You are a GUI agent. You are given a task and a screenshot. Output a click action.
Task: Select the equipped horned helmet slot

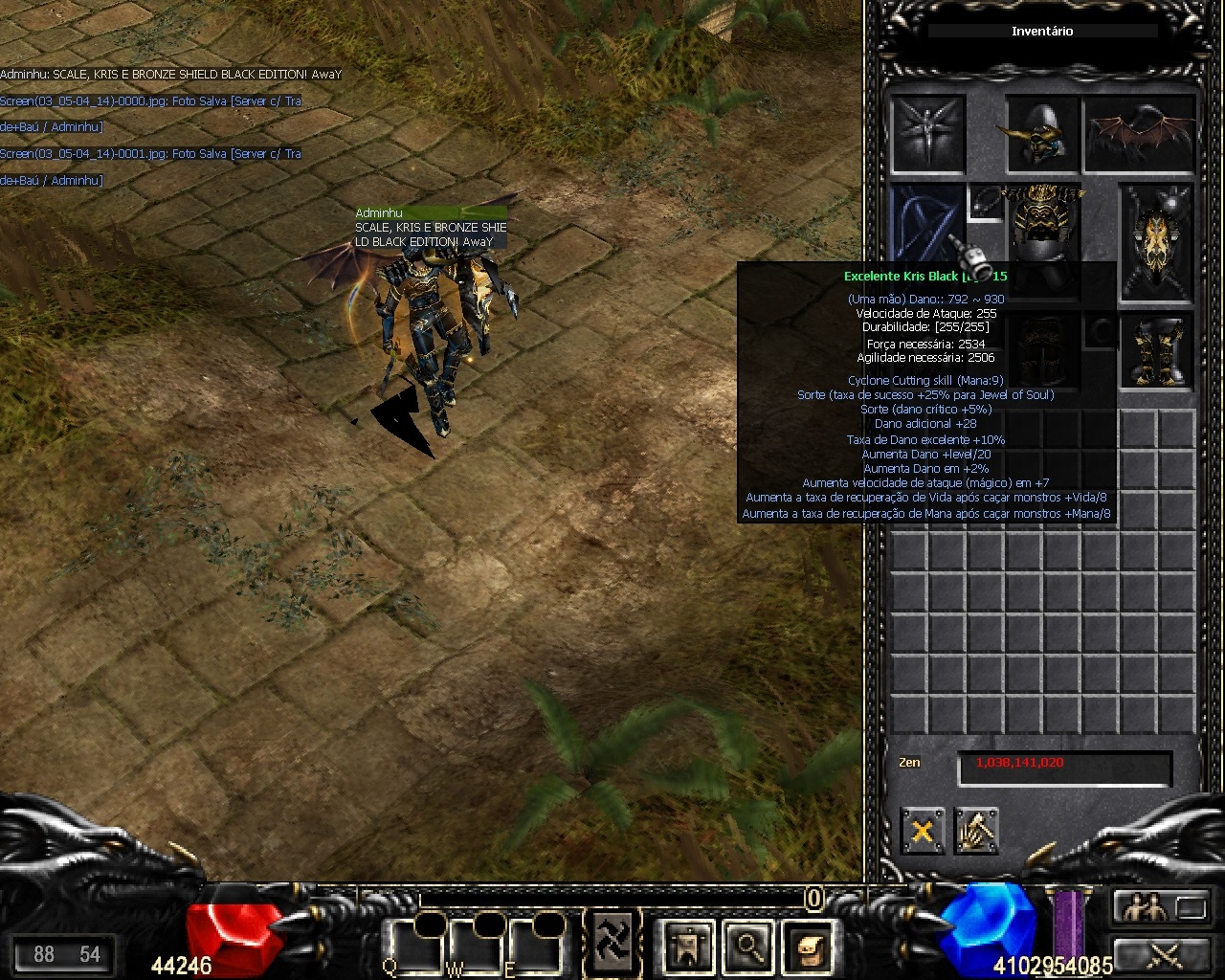click(1042, 134)
